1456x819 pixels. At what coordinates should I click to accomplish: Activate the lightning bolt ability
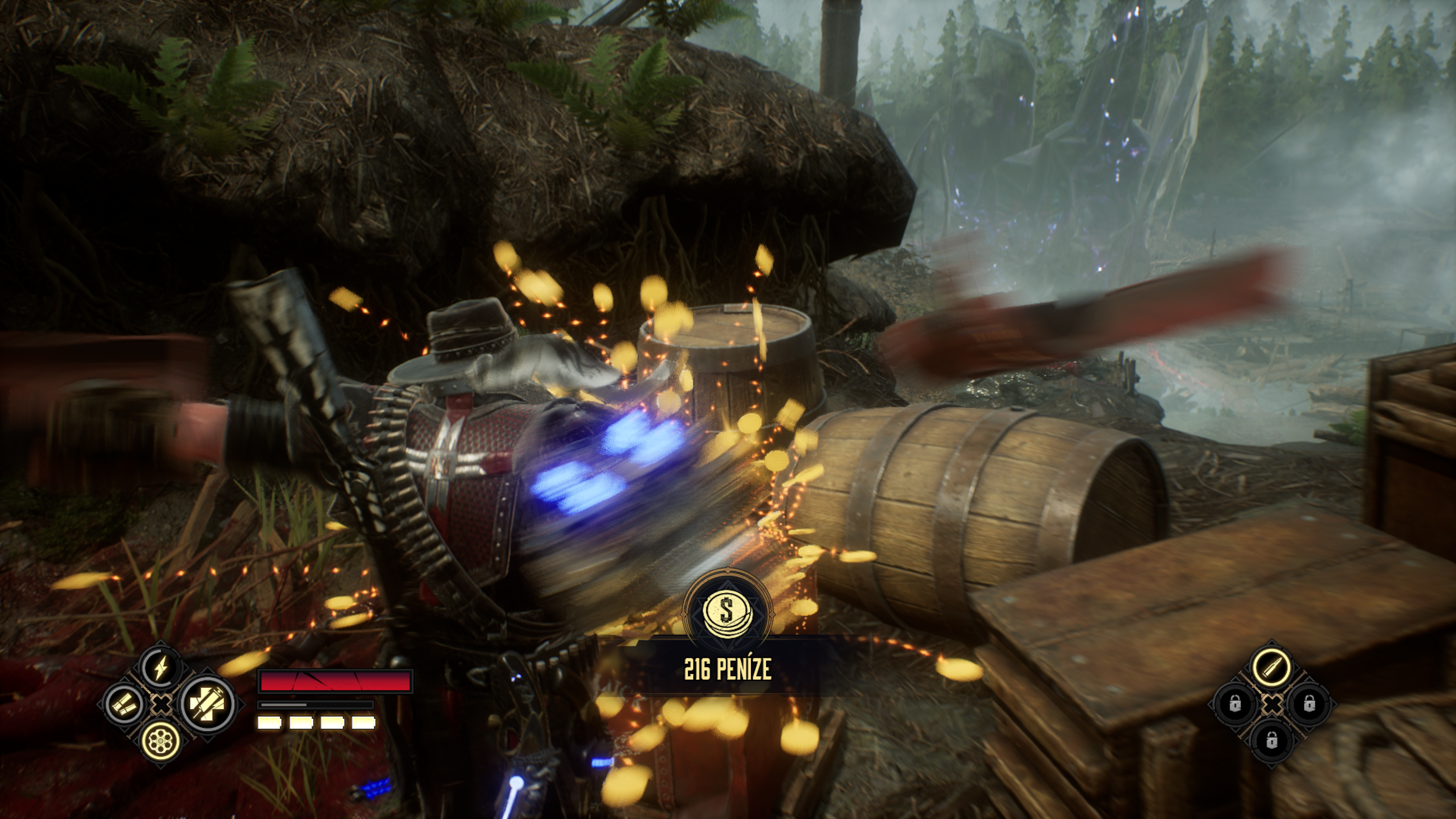click(x=160, y=668)
